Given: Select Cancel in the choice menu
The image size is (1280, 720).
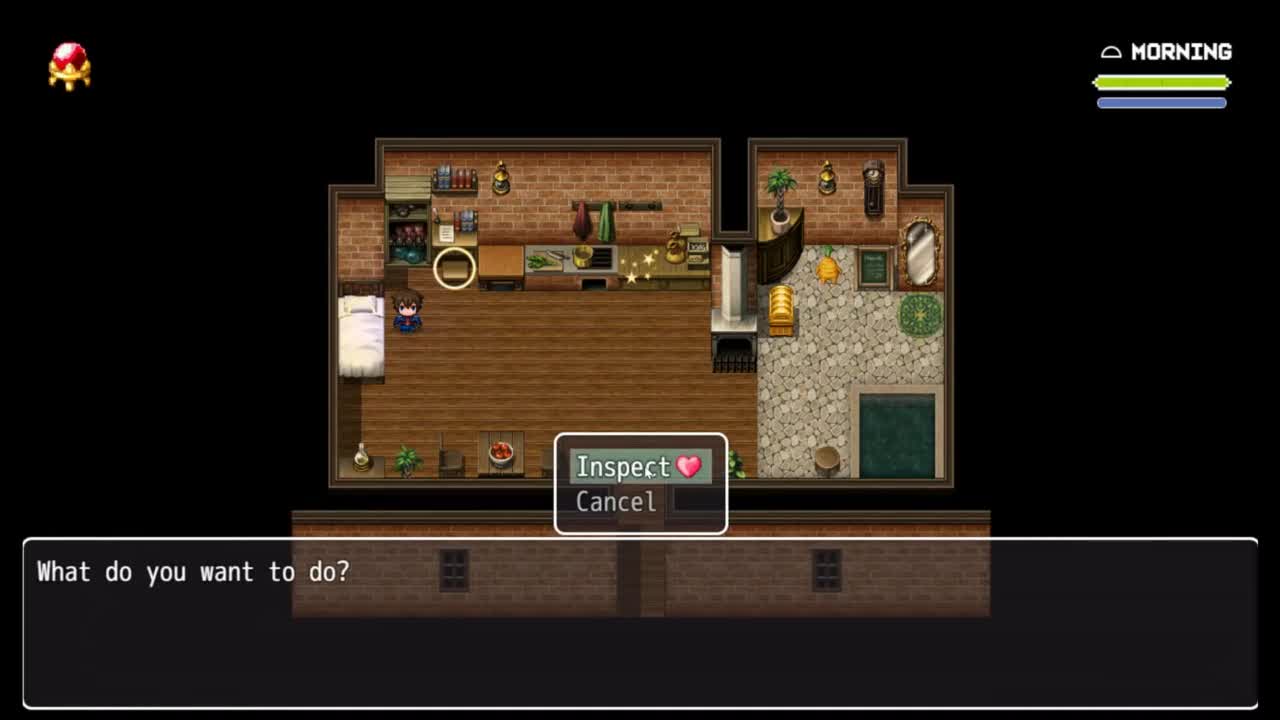Looking at the screenshot, I should coord(616,502).
